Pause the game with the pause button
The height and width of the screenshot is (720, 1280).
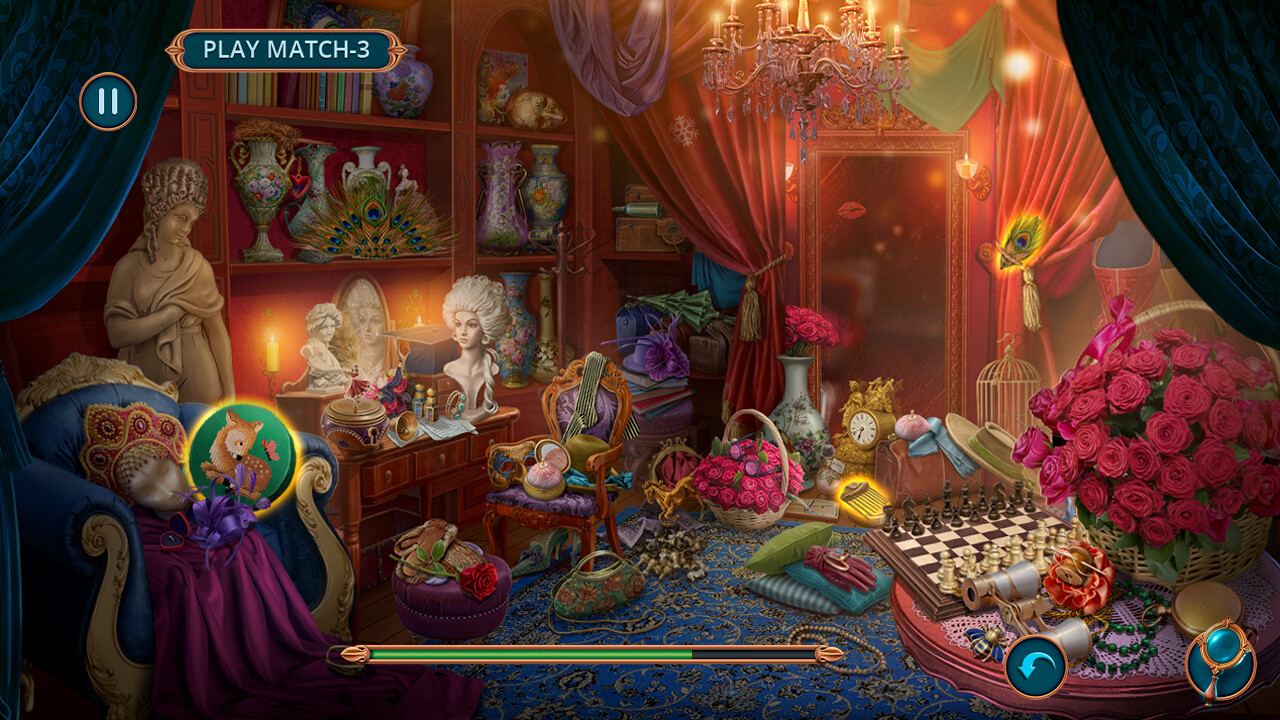click(x=108, y=101)
